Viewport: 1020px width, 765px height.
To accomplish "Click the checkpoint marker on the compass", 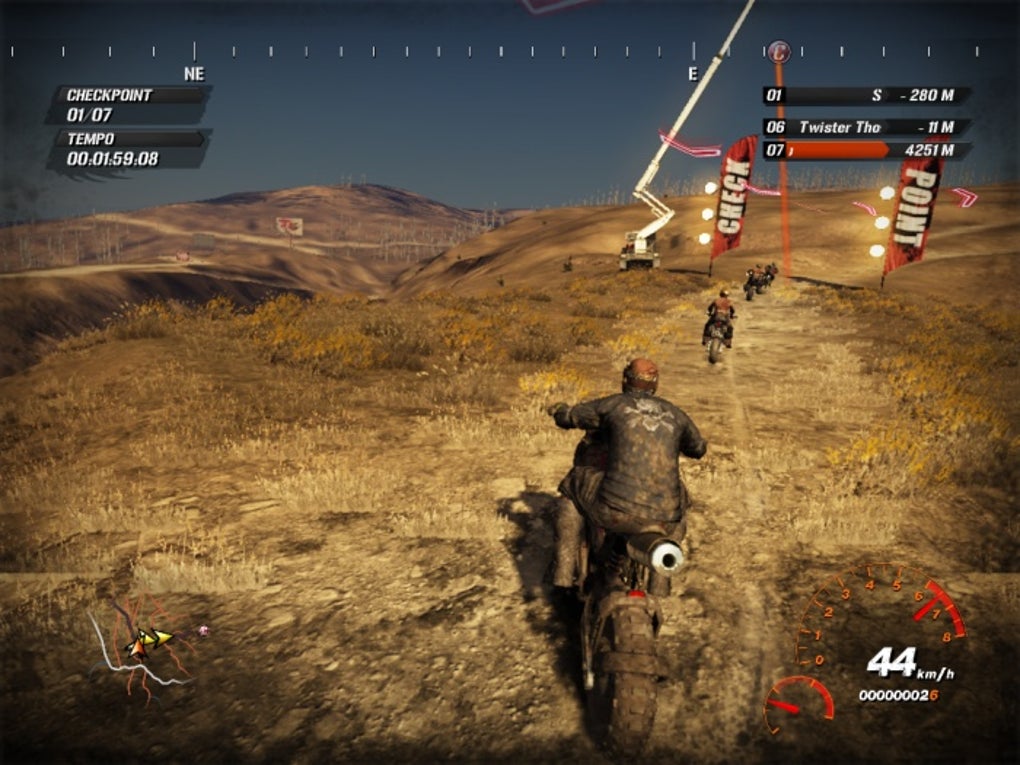I will 778,49.
